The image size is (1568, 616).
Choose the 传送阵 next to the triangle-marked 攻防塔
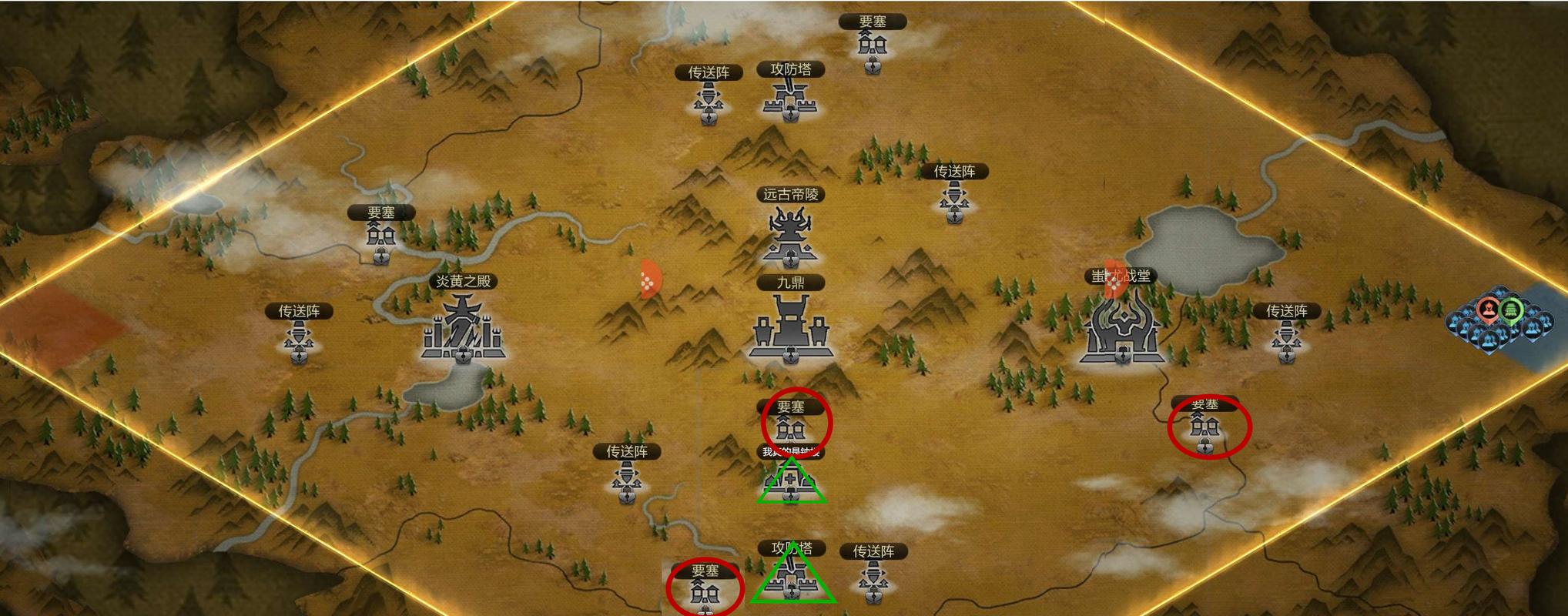(873, 578)
